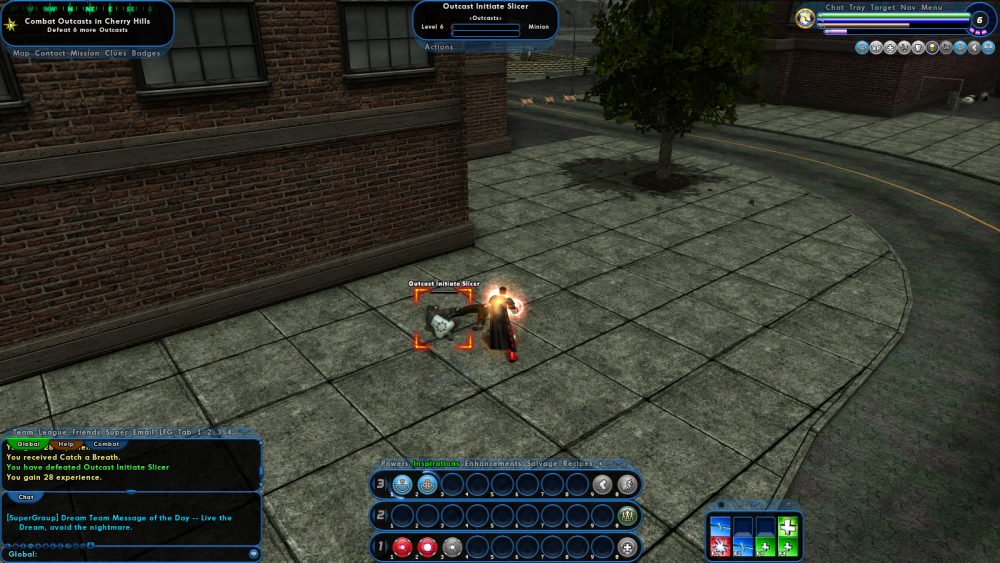Image resolution: width=1000 pixels, height=563 pixels.
Task: Open the target's Actions menu
Action: coord(439,47)
